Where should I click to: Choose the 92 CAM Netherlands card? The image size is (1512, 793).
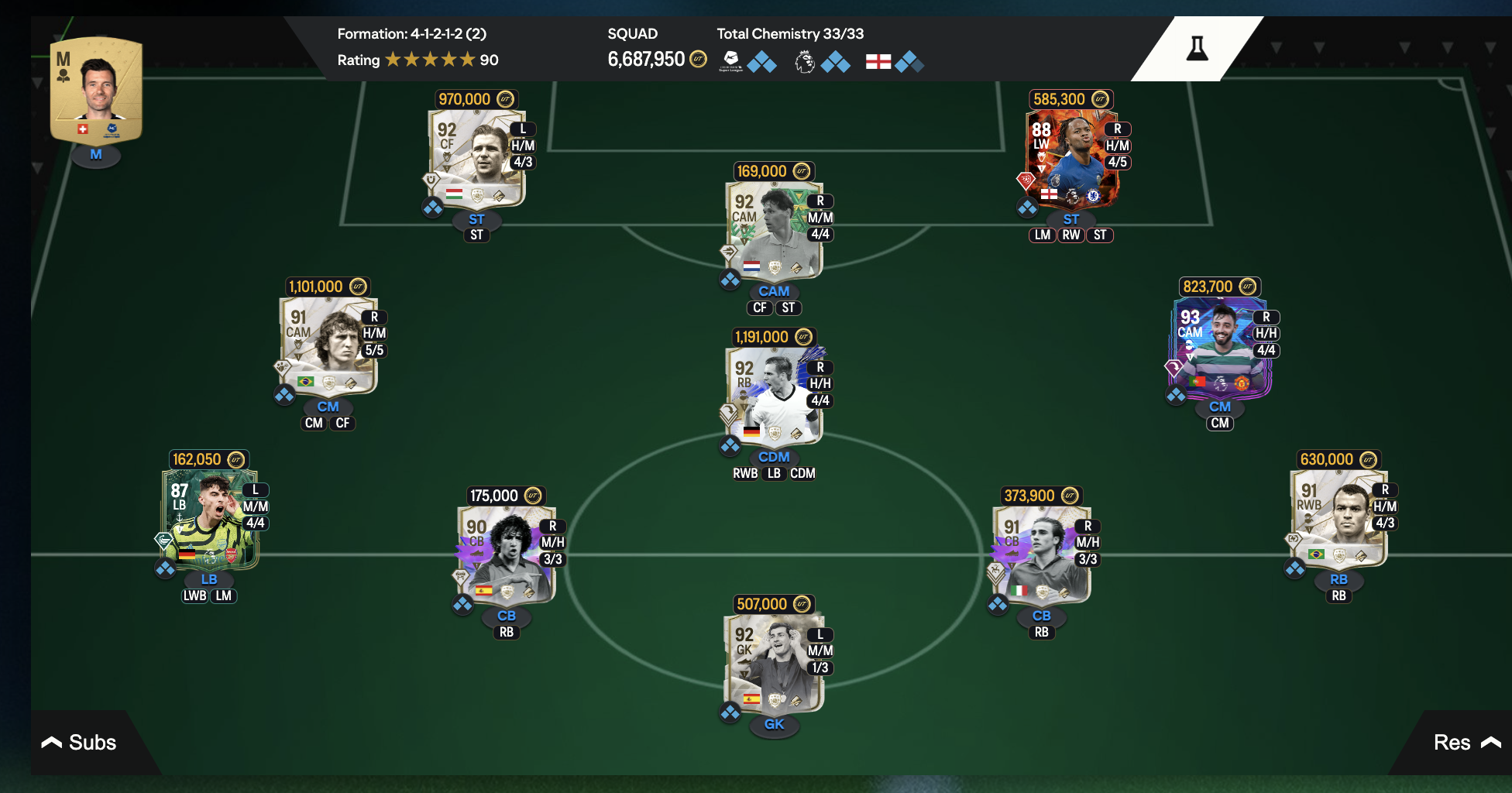(773, 231)
